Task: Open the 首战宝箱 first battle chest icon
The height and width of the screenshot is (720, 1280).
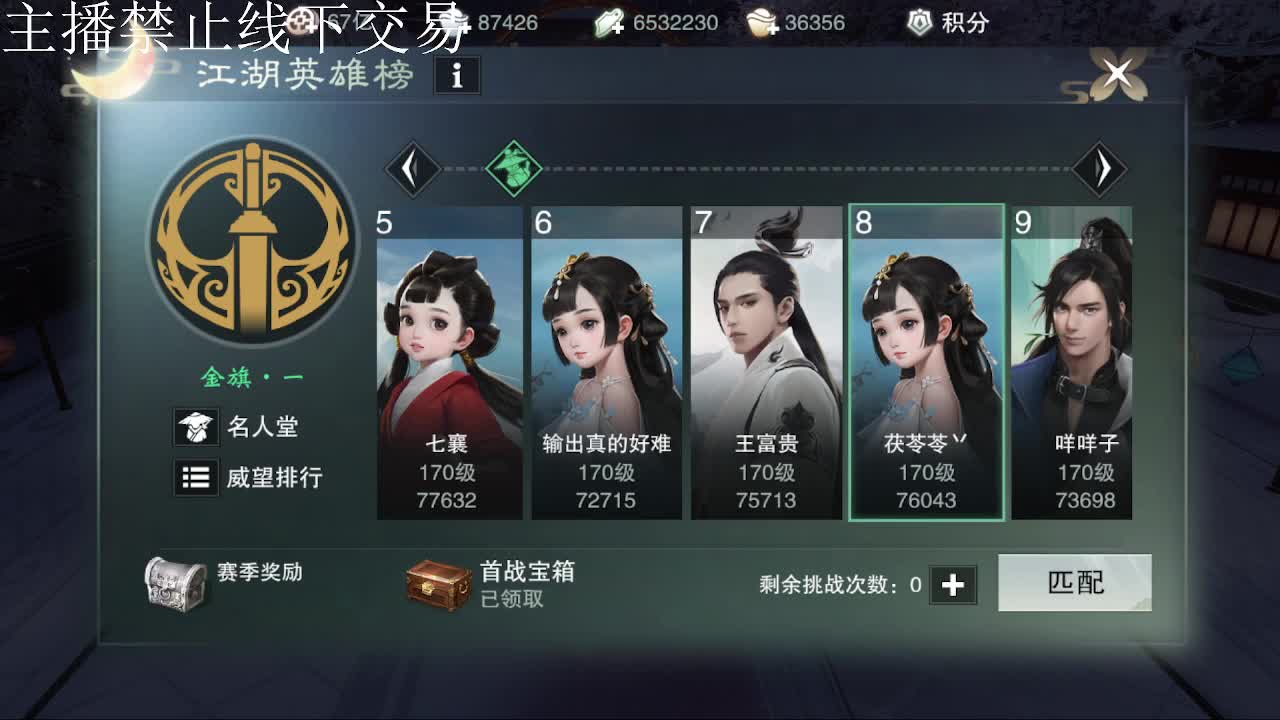Action: [x=439, y=585]
